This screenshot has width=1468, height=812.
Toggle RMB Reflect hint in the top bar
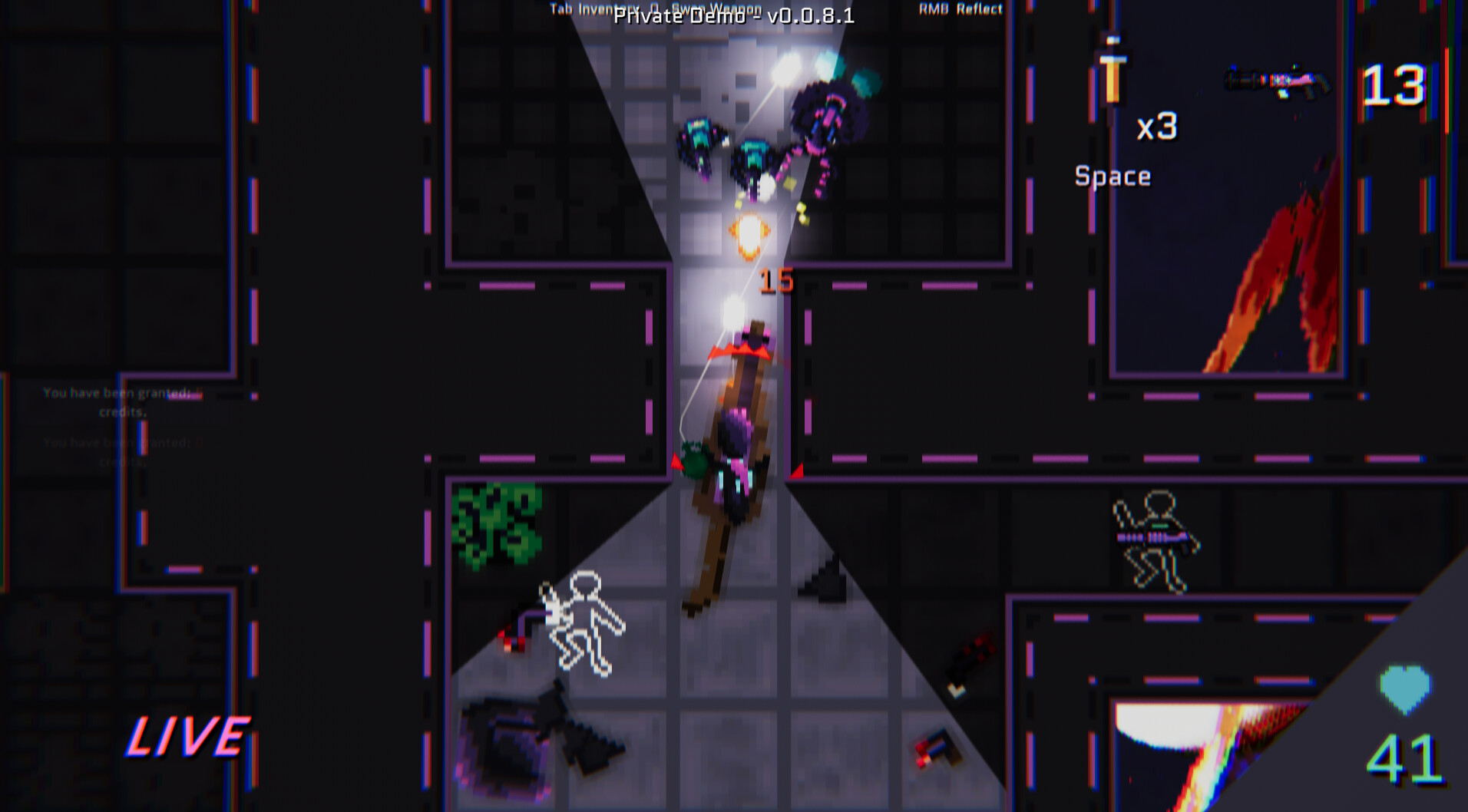(x=959, y=9)
